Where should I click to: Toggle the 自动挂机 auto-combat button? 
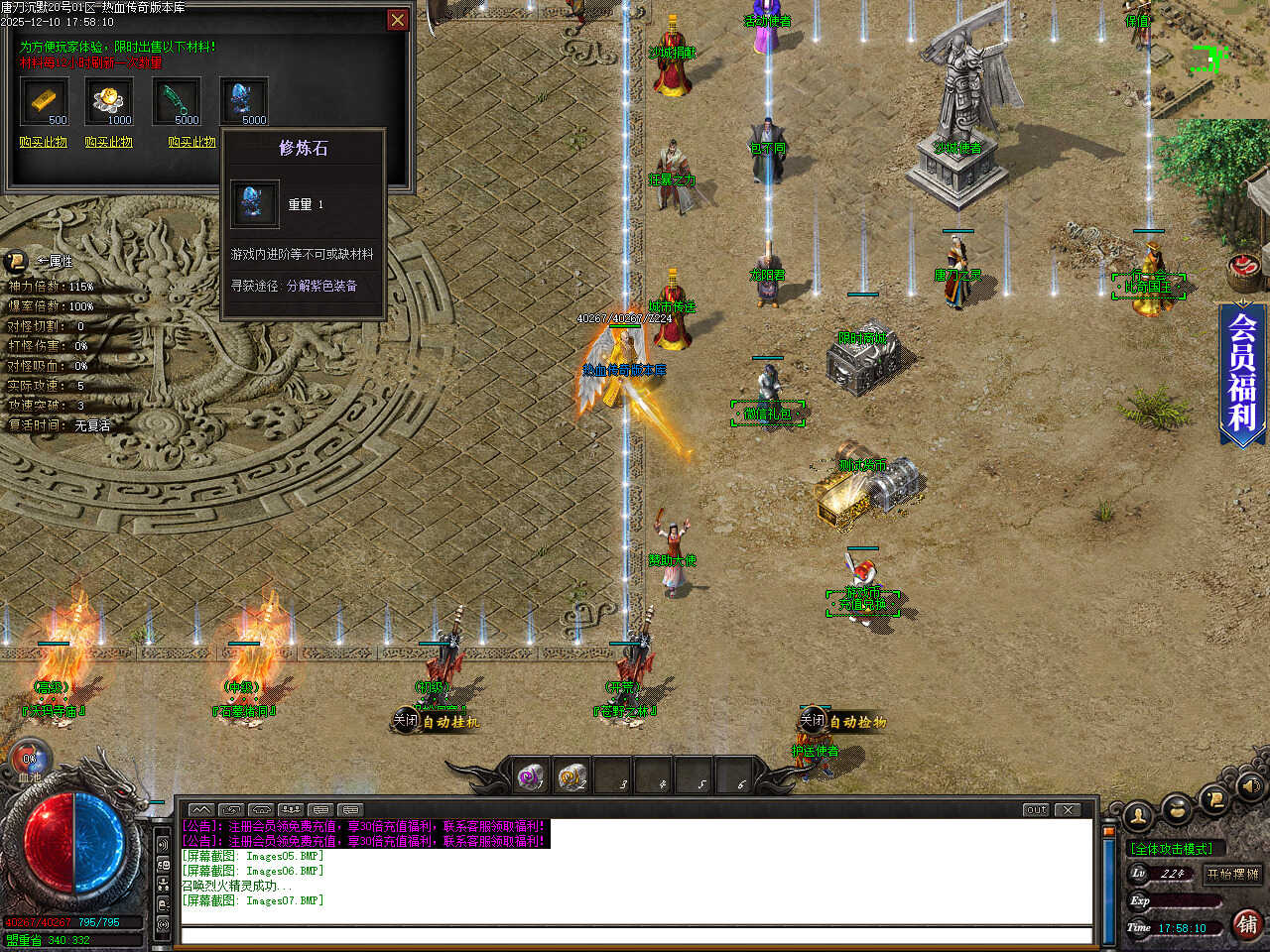438,722
